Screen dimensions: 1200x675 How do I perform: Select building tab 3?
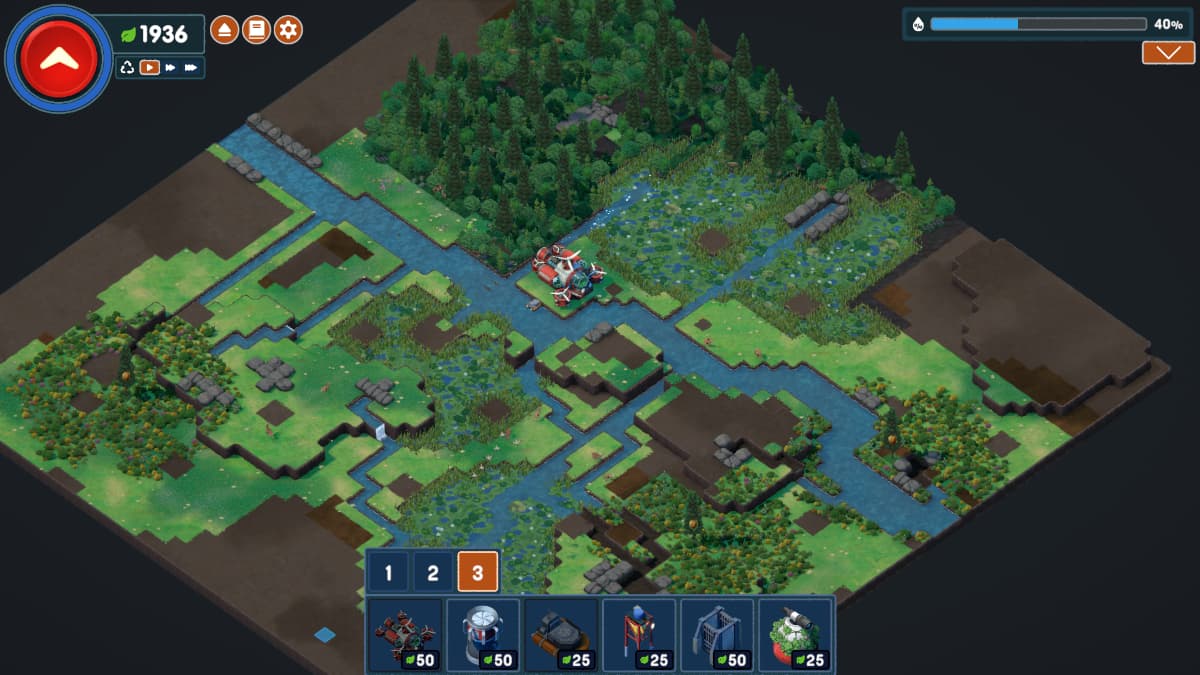[478, 574]
